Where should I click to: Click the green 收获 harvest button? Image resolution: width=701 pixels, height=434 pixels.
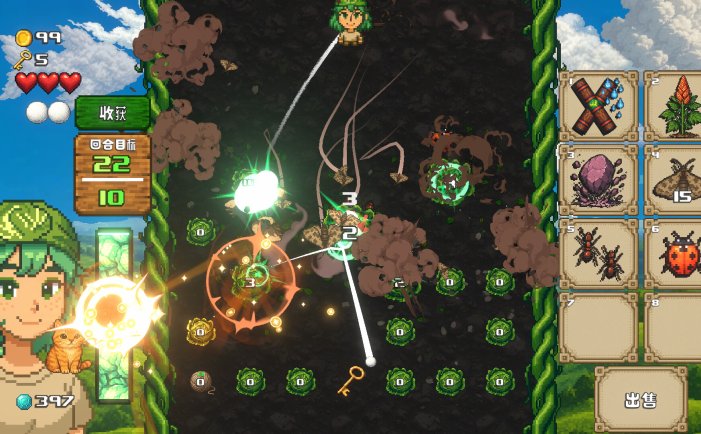112,112
